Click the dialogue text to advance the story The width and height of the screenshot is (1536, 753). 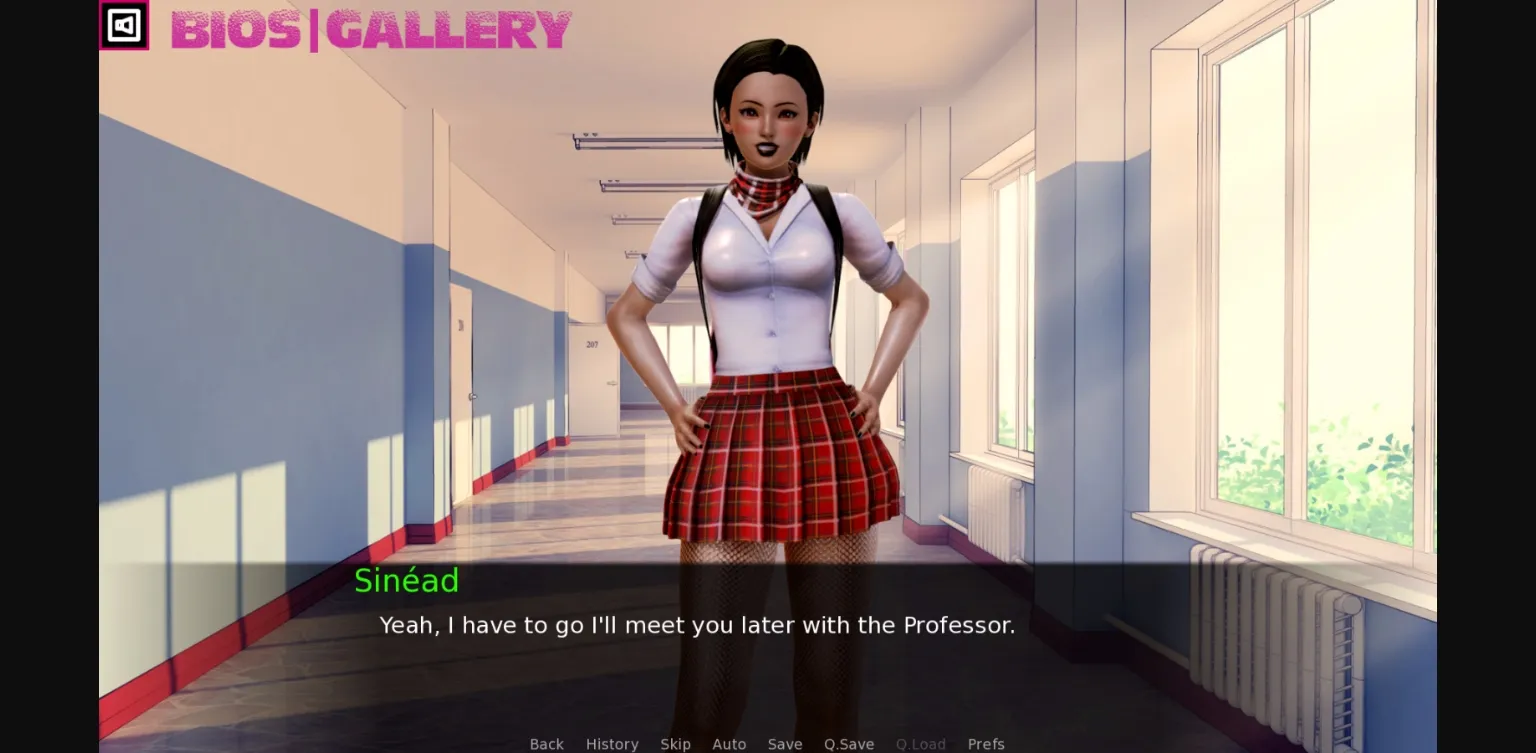696,625
